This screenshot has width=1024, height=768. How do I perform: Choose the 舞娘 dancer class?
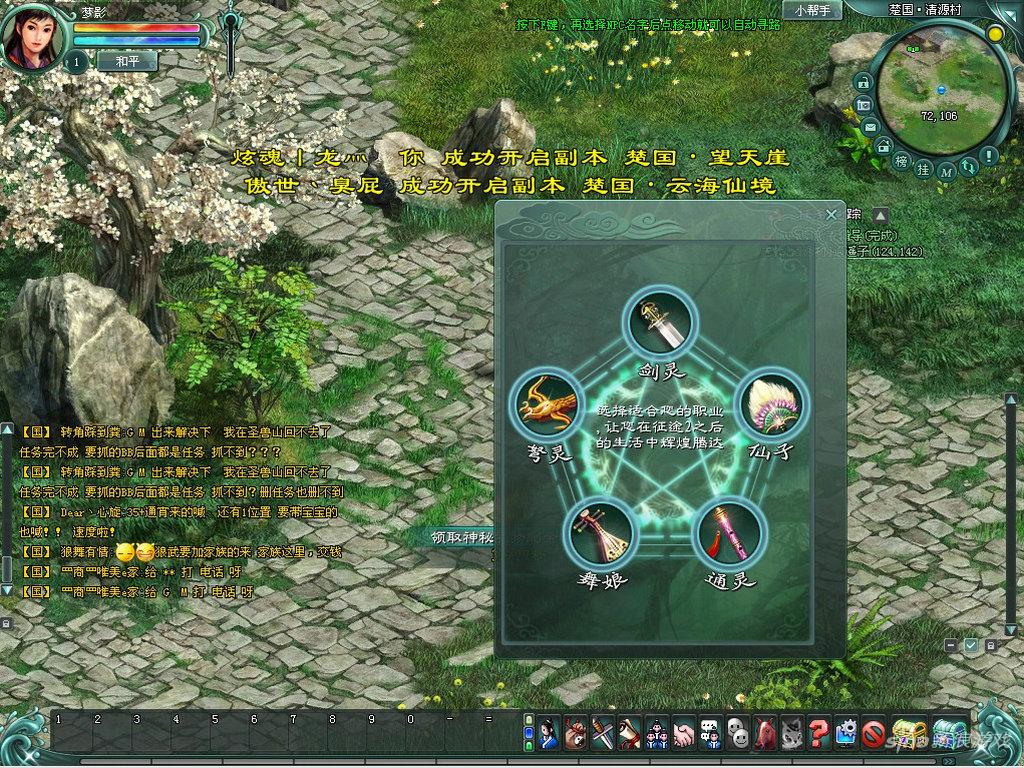[x=601, y=533]
